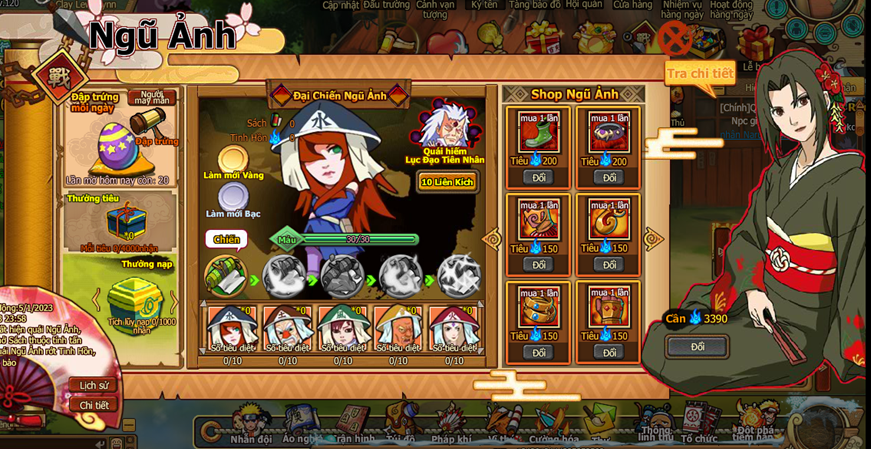Open the Tổ chức organization menu
Screen dimensions: 871x449
pos(699,426)
